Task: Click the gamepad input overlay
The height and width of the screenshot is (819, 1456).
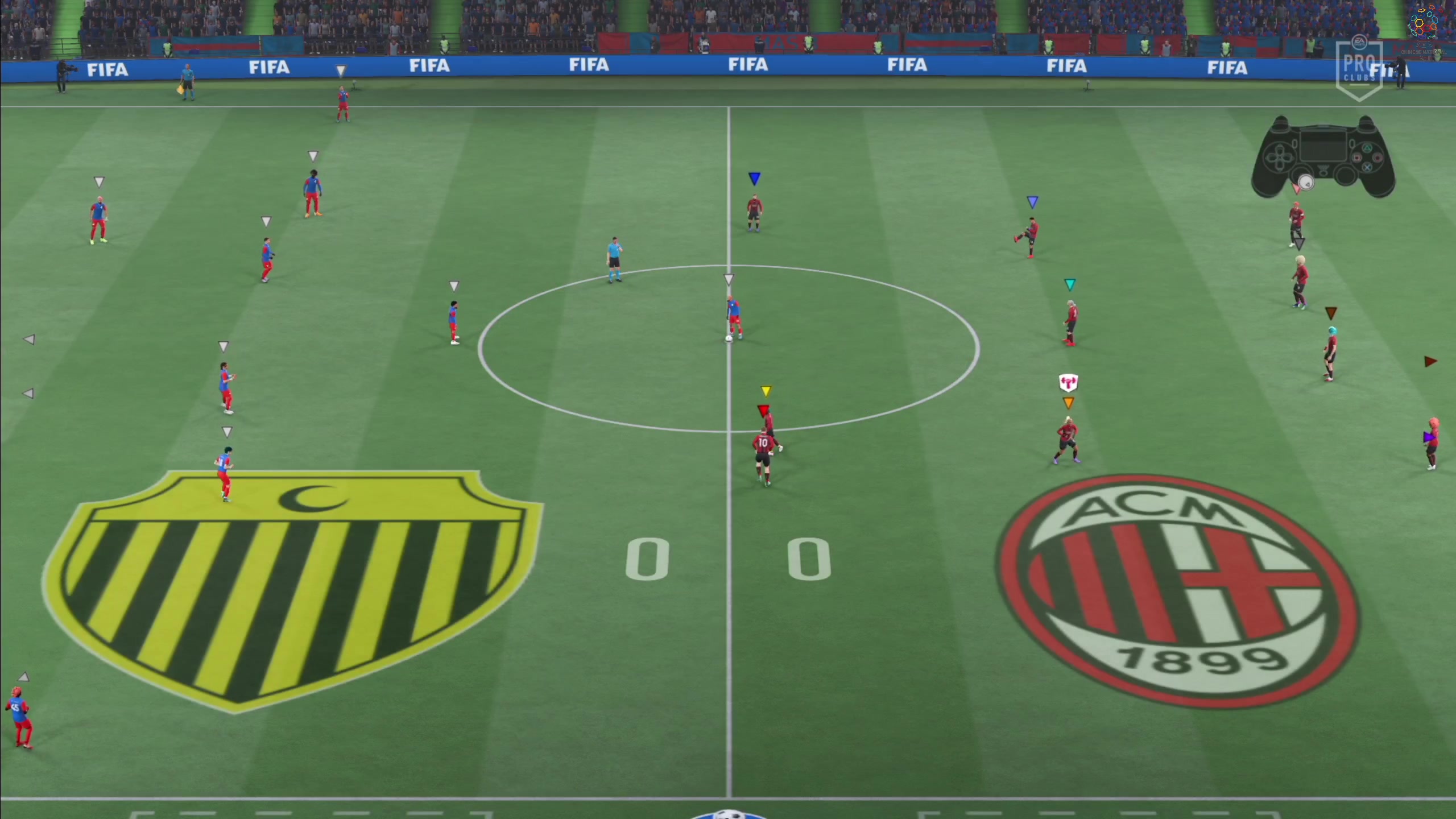Action: (x=1322, y=158)
